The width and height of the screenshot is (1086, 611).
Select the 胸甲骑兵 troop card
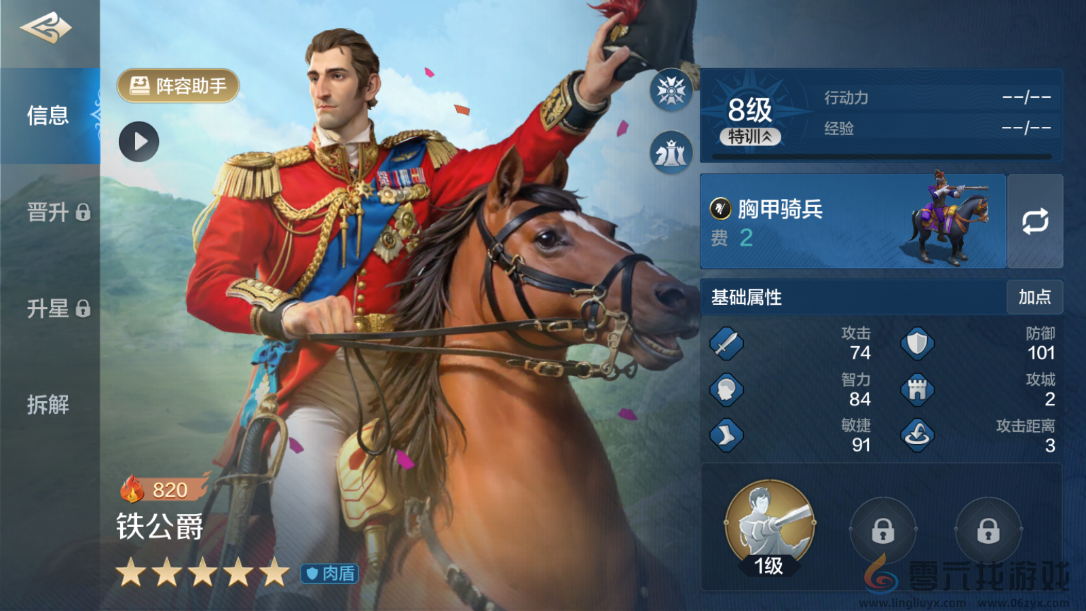click(x=852, y=221)
